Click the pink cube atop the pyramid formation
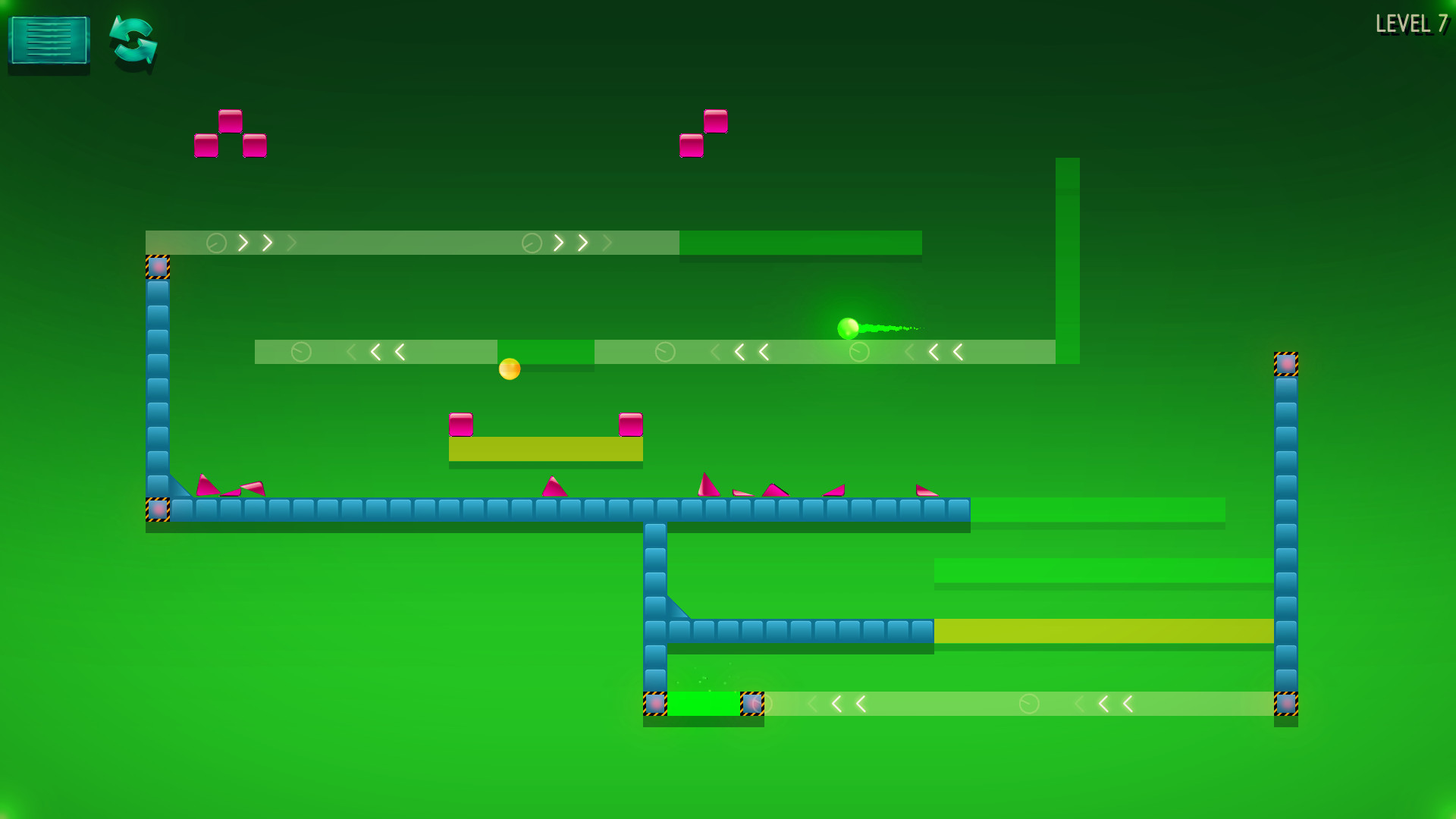The height and width of the screenshot is (819, 1456). (x=231, y=121)
